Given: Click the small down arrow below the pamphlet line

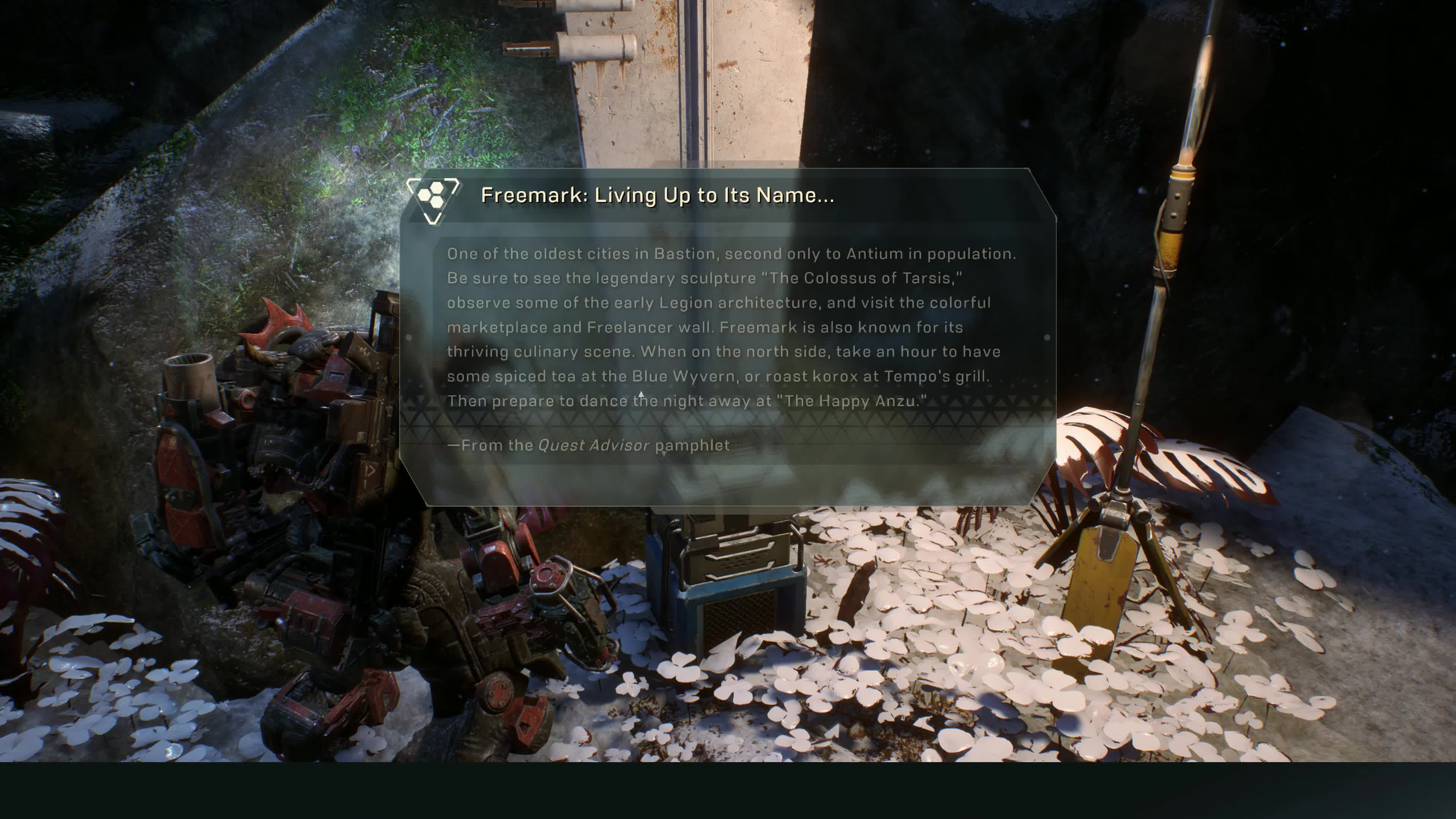Looking at the screenshot, I should point(664,453).
